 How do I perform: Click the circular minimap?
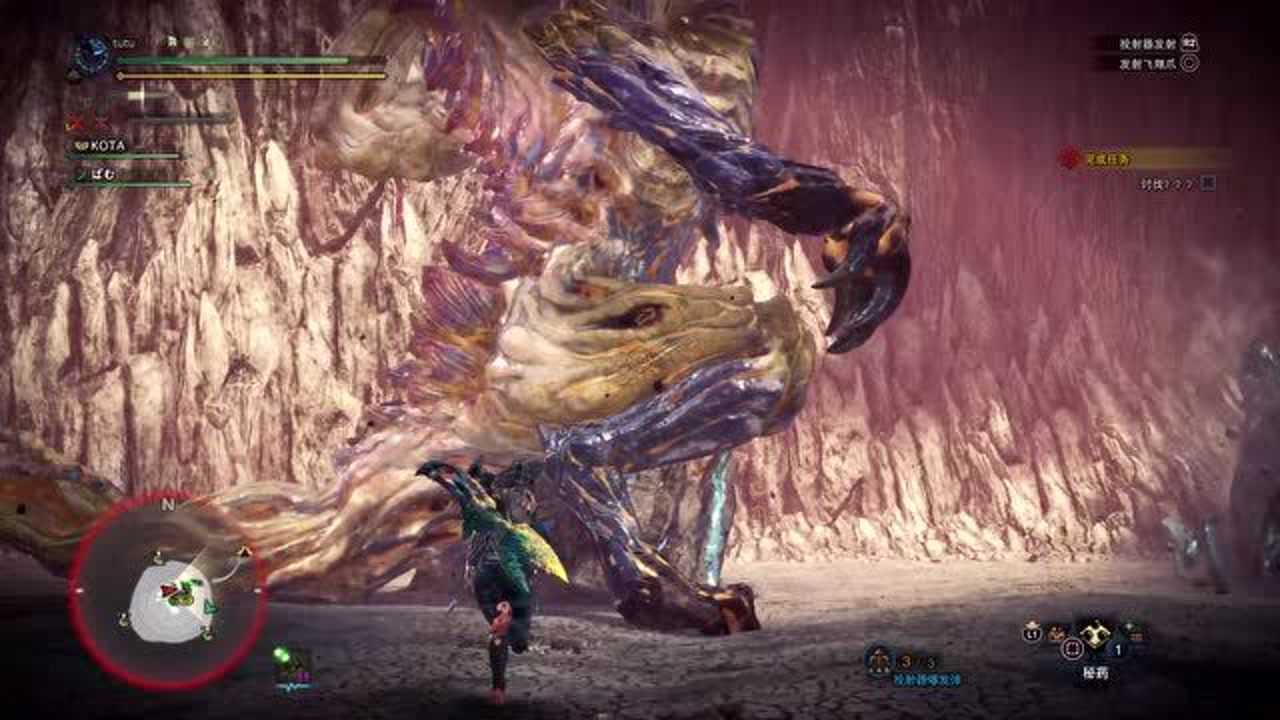coord(168,591)
